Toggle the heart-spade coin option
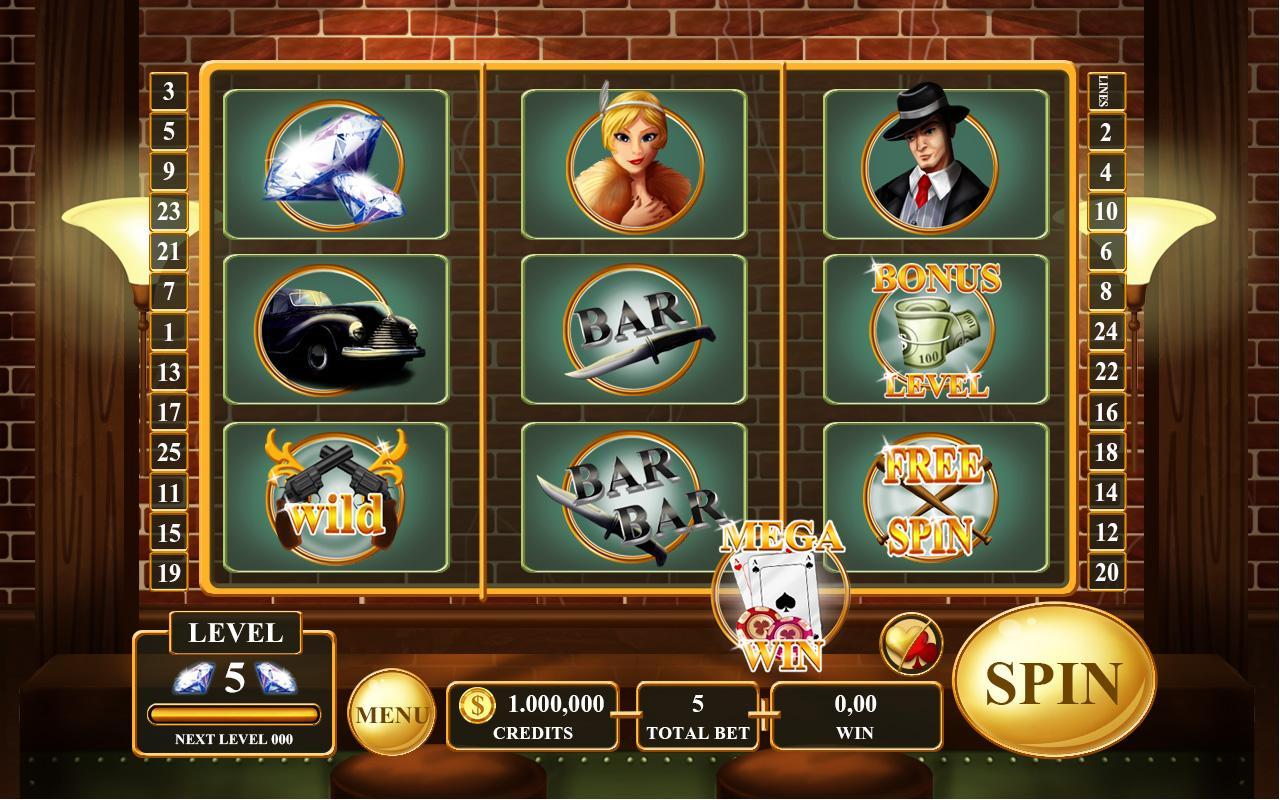Screen dimensions: 1280x800 point(911,643)
